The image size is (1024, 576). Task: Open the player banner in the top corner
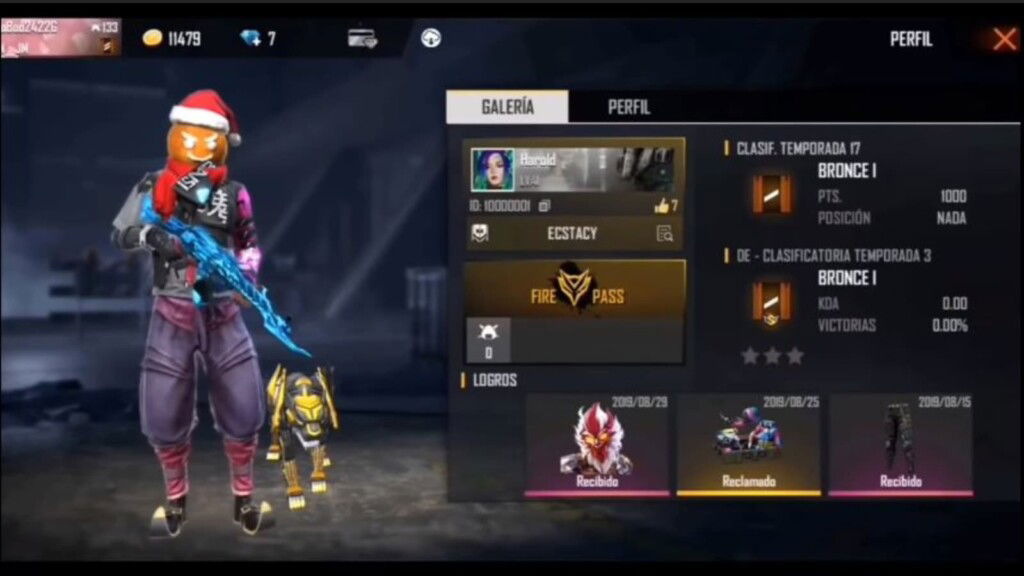pos(60,37)
